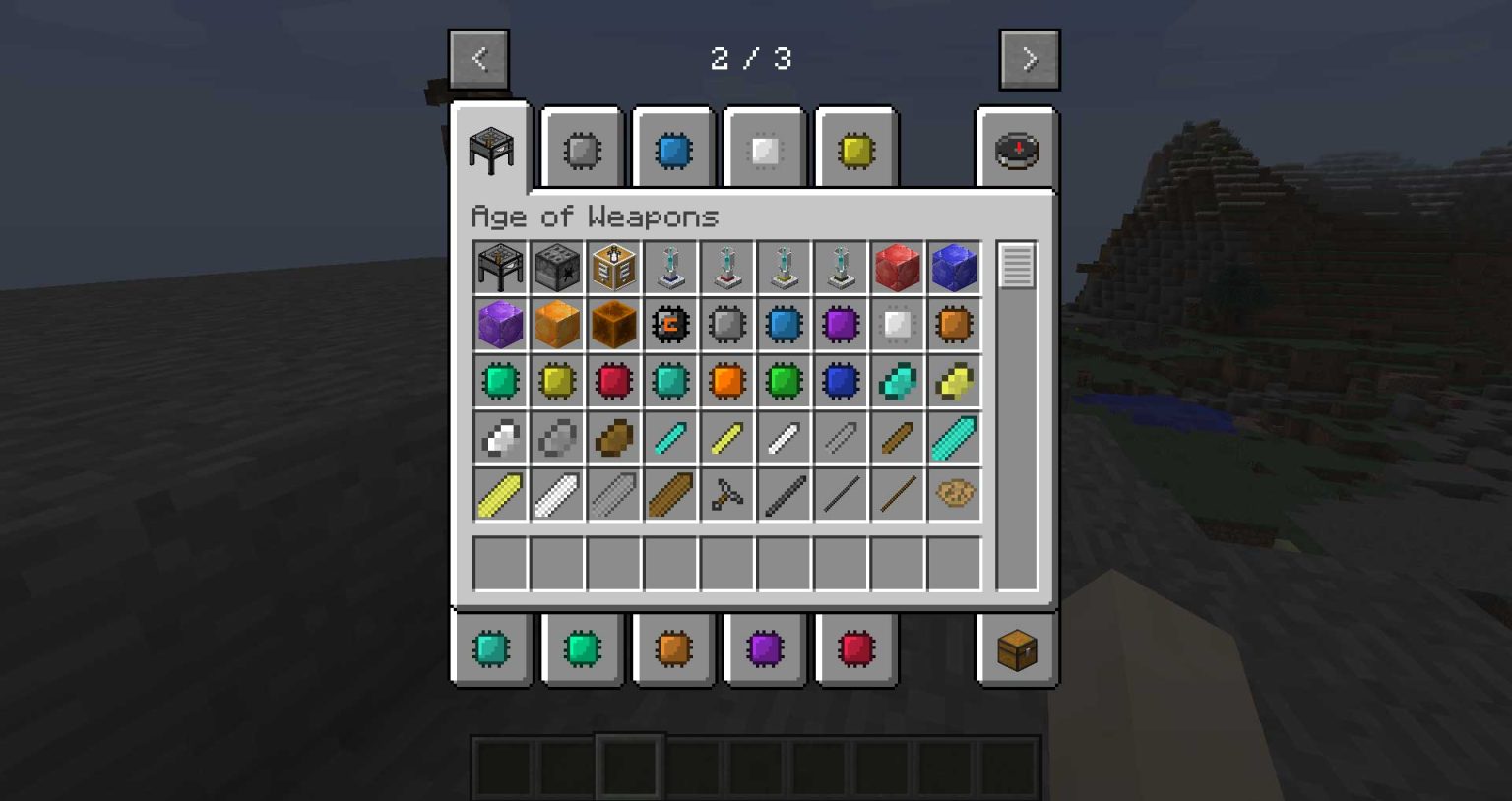This screenshot has height=801, width=1512.
Task: Open the orange chip bottom tab
Action: point(674,648)
